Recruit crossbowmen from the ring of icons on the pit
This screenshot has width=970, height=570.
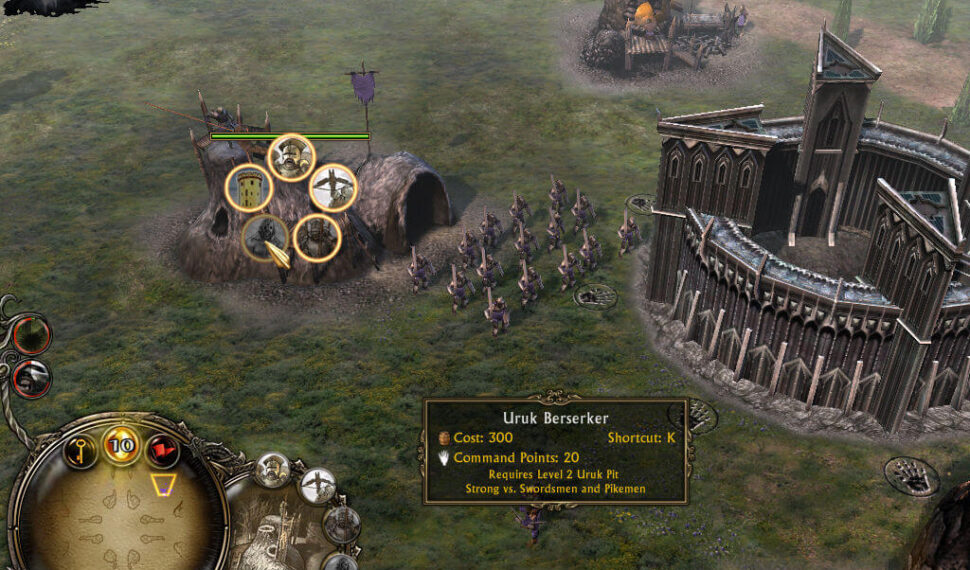[x=333, y=187]
